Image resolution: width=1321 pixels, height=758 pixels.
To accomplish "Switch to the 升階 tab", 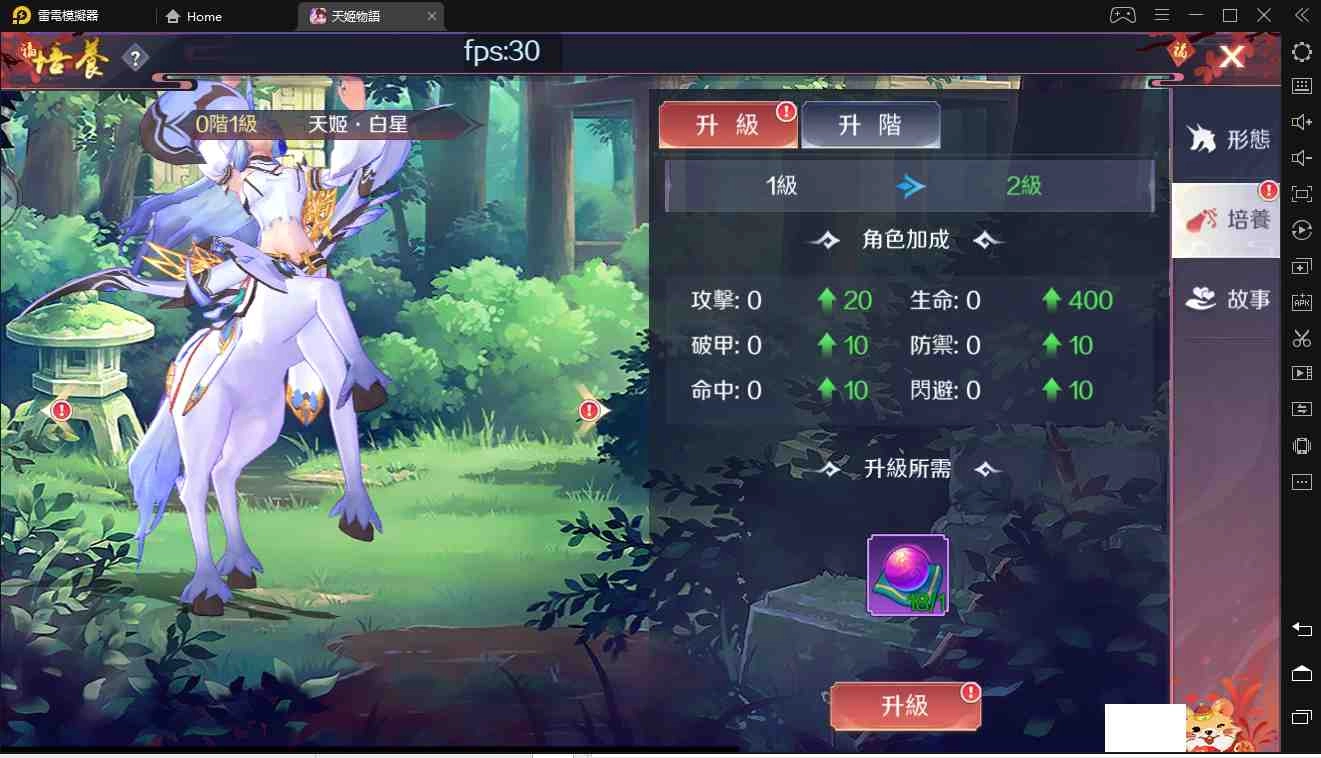I will click(x=871, y=125).
